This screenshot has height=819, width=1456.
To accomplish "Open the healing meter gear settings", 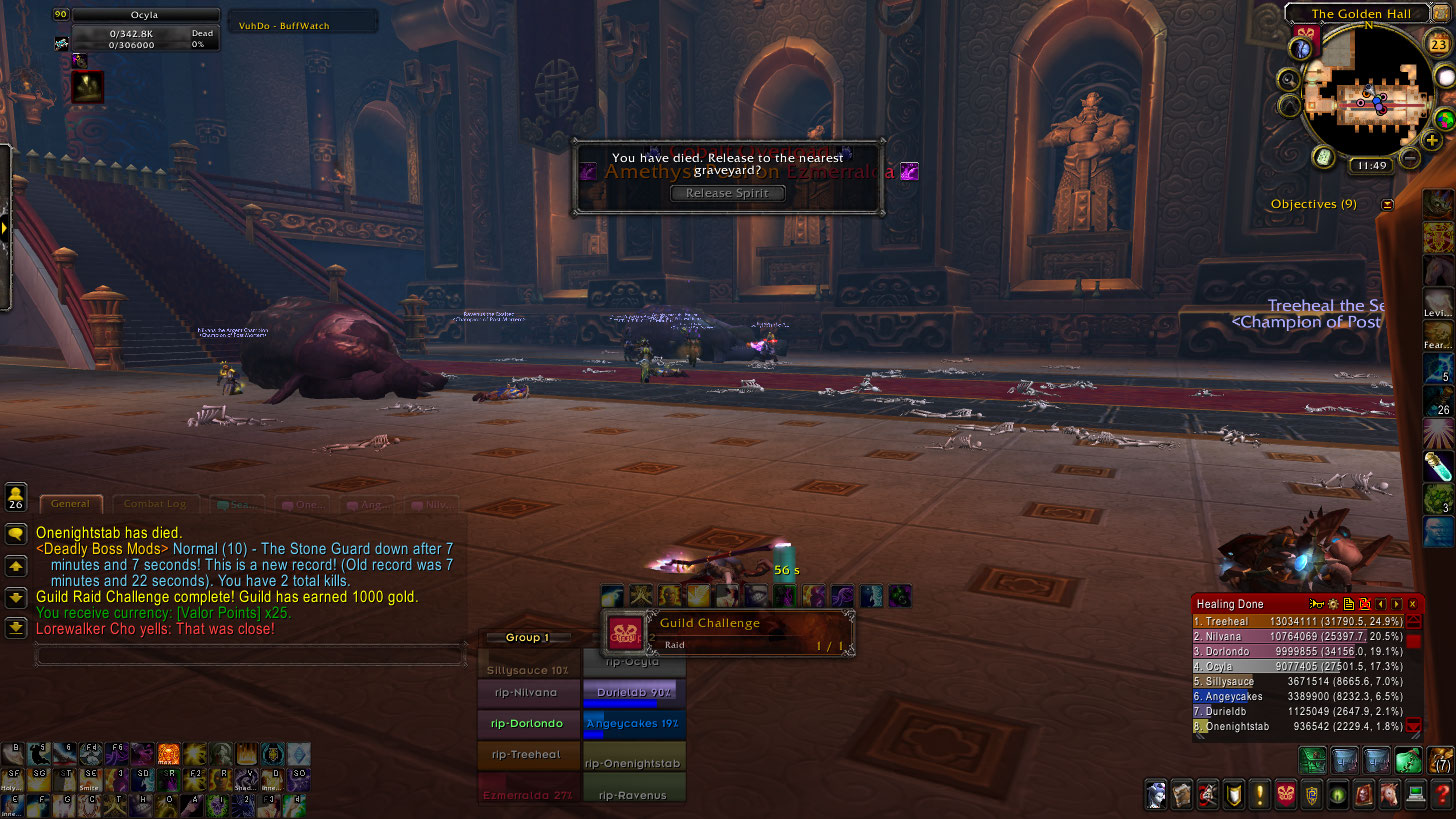I will click(1333, 604).
